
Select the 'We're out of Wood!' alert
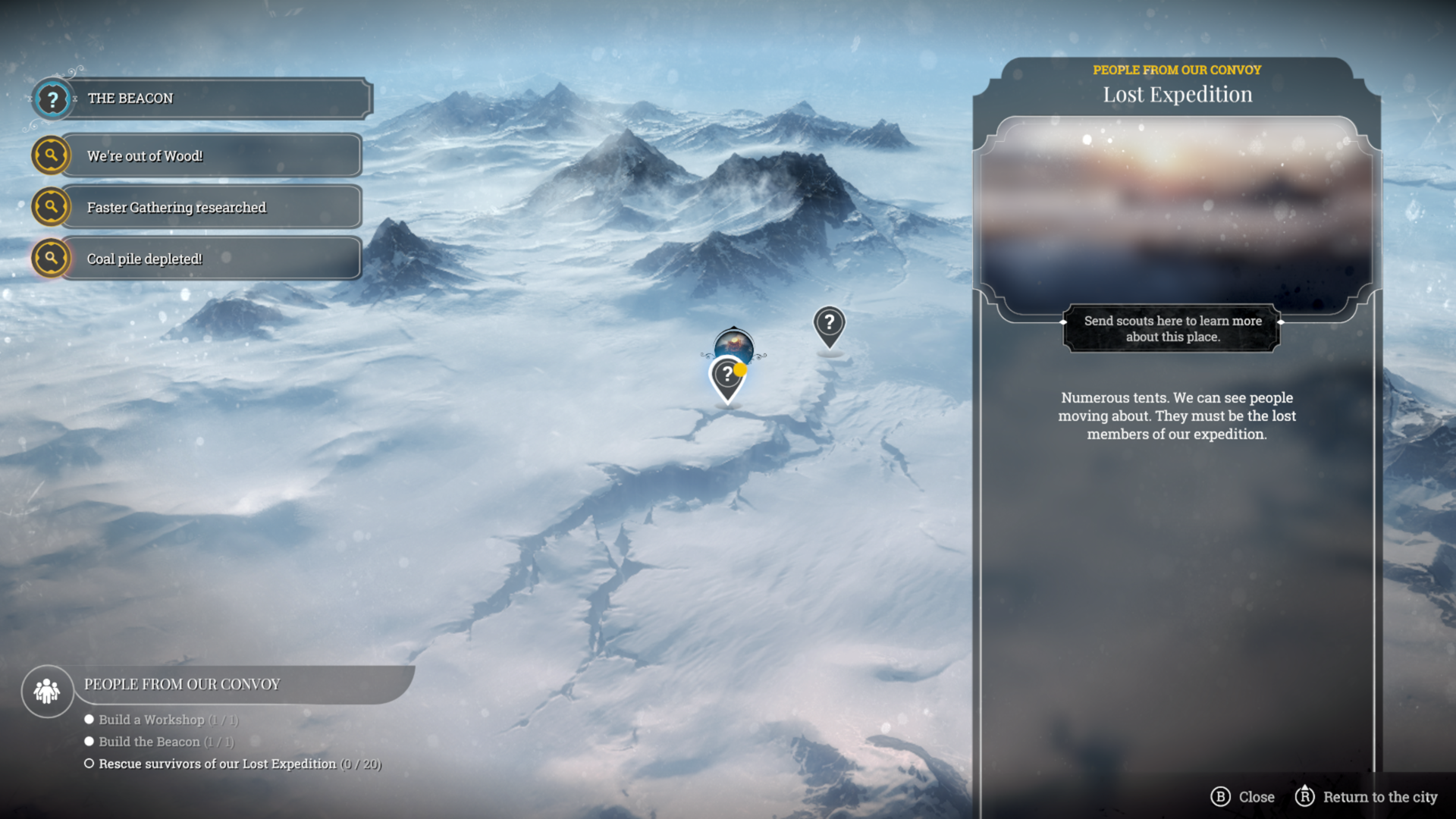tap(201, 156)
